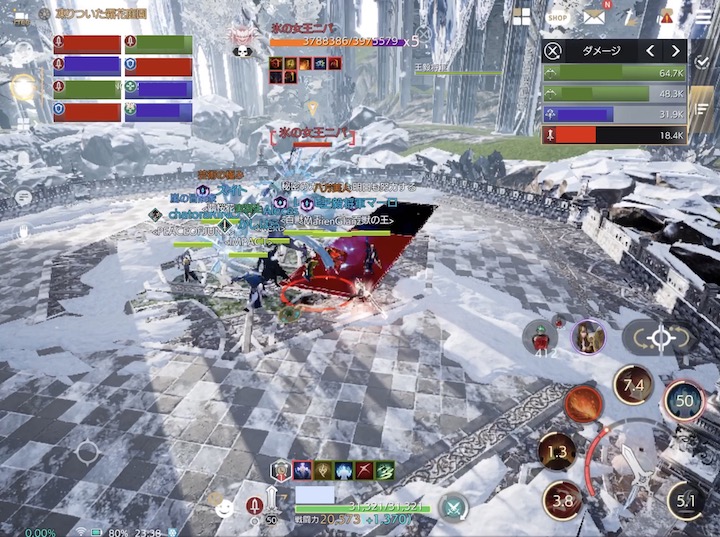Open the mail envelope icon
Viewport: 720px width, 537px height.
point(595,17)
